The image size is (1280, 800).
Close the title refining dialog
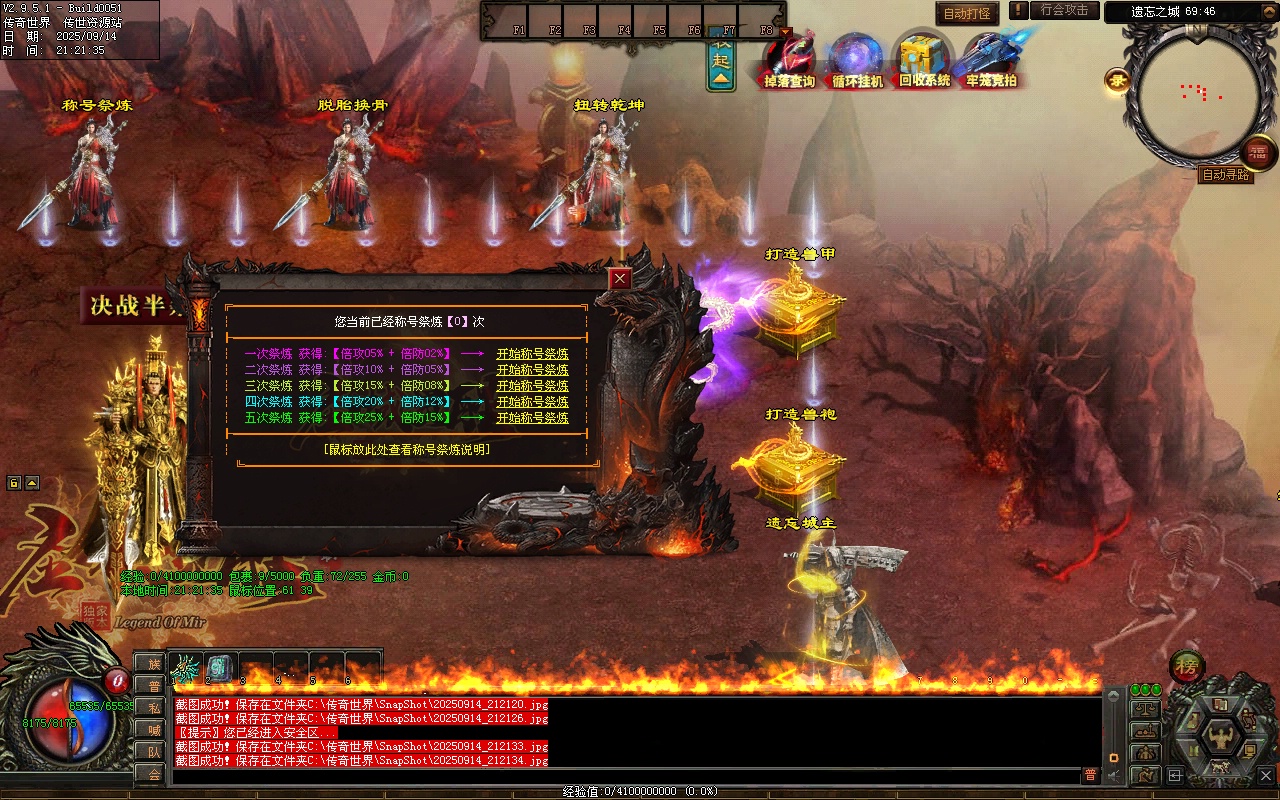(621, 278)
